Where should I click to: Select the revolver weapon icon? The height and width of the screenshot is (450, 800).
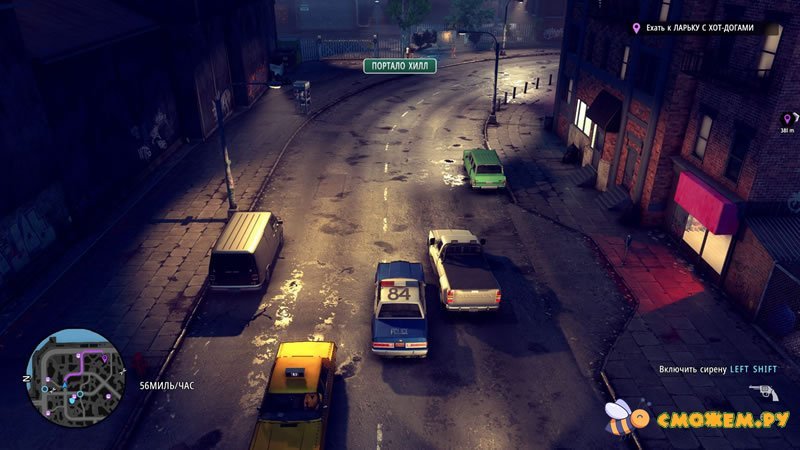point(763,391)
